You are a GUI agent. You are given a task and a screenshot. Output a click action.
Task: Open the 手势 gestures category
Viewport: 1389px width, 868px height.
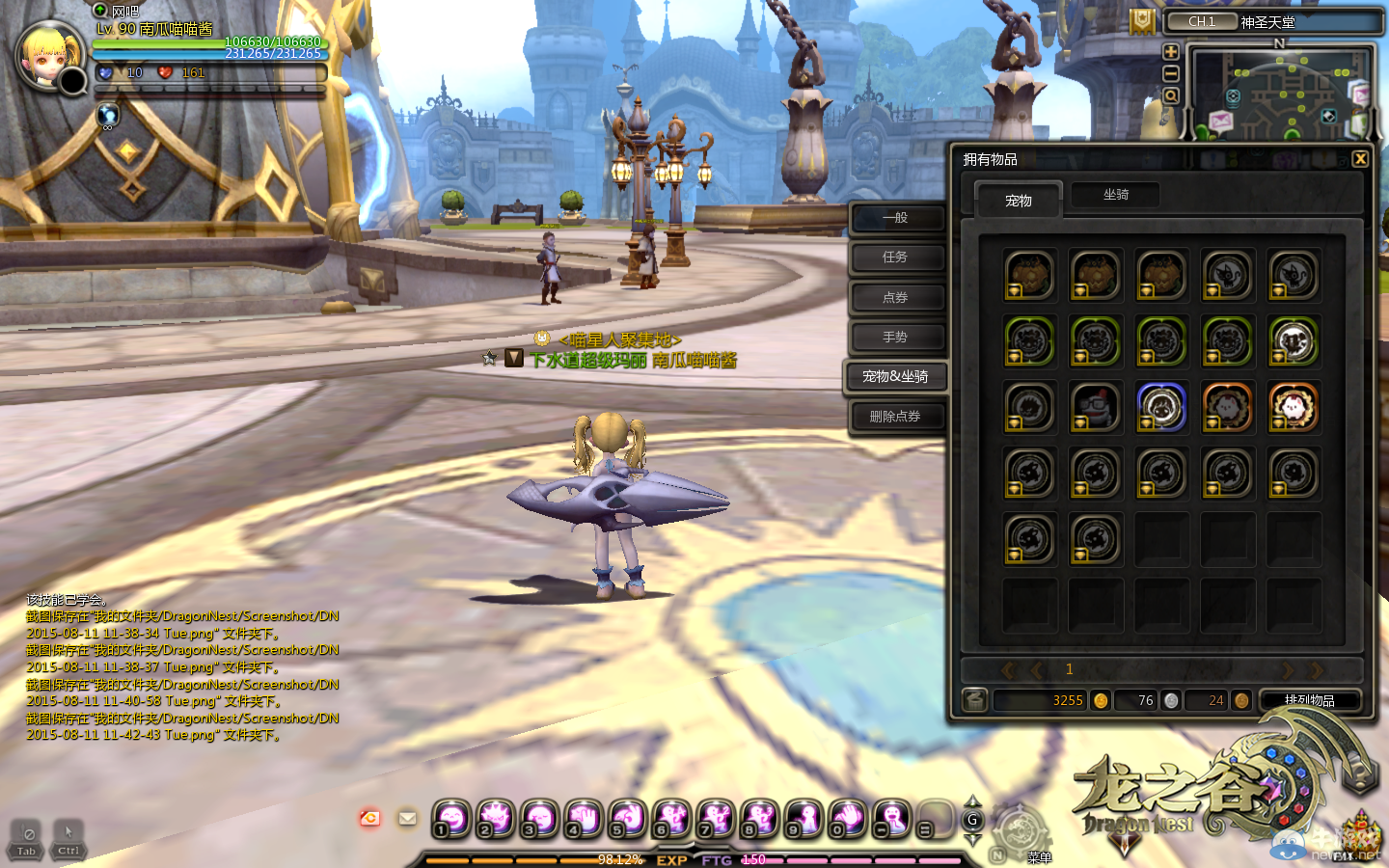point(896,337)
